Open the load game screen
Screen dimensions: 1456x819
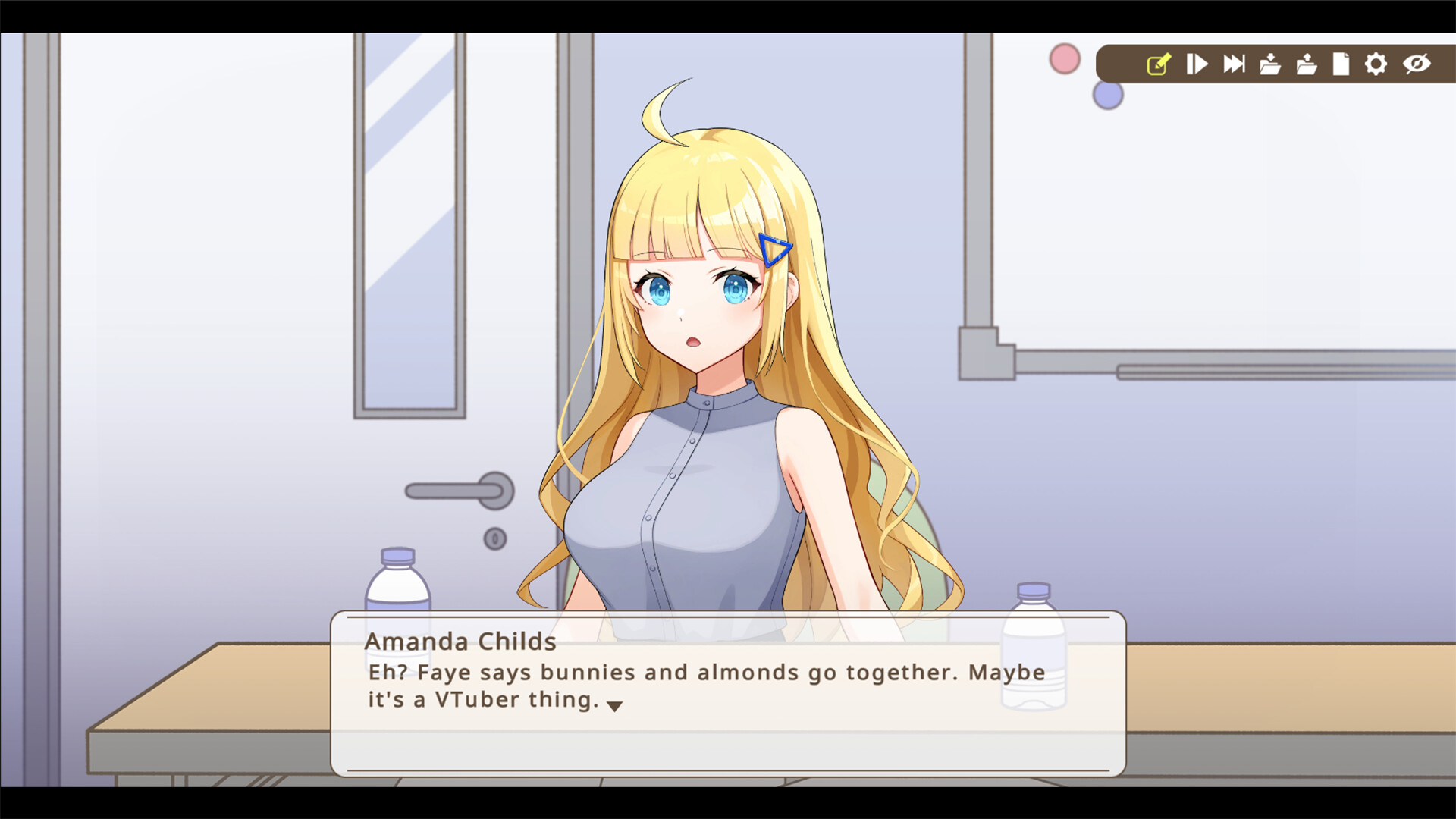pos(1305,64)
